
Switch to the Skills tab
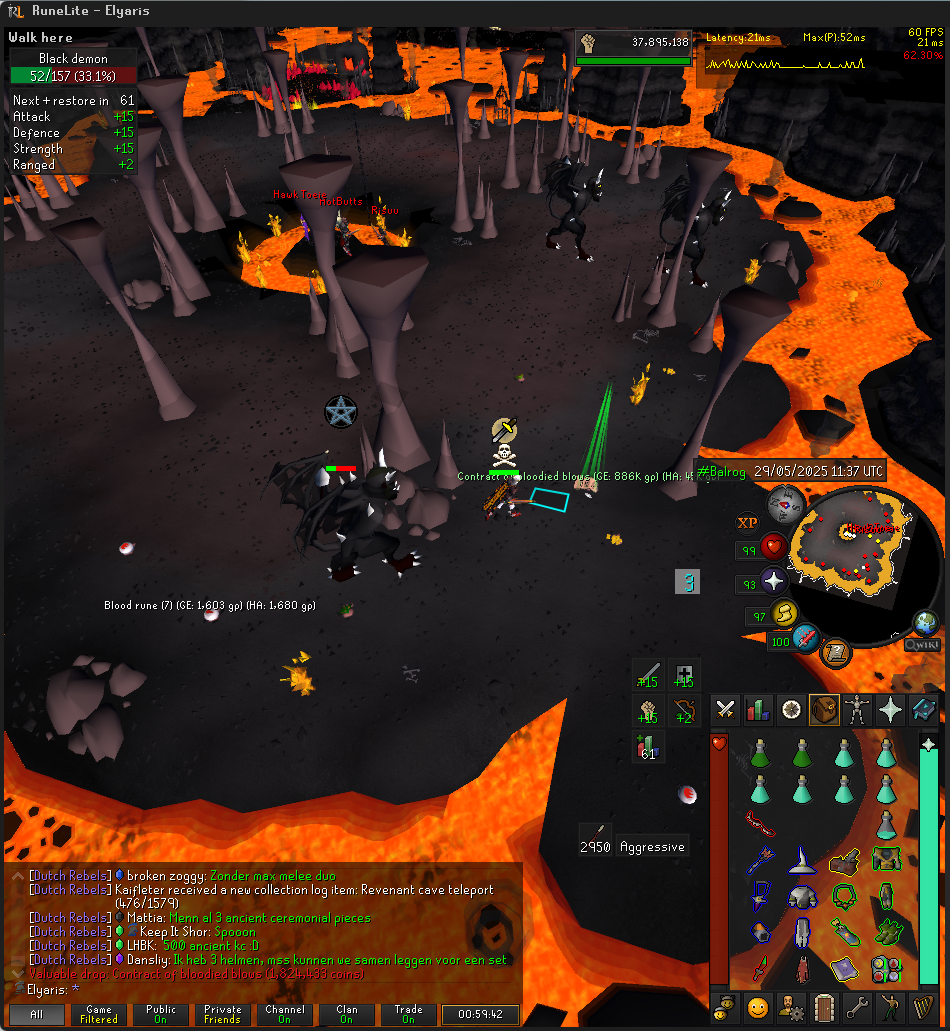(758, 710)
